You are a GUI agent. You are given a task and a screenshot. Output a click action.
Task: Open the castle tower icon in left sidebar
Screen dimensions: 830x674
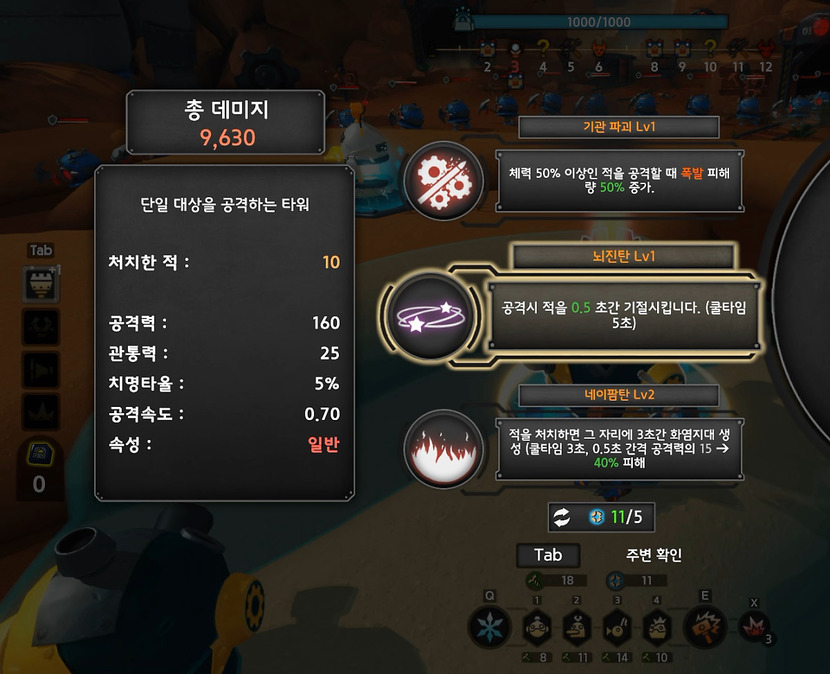(41, 285)
